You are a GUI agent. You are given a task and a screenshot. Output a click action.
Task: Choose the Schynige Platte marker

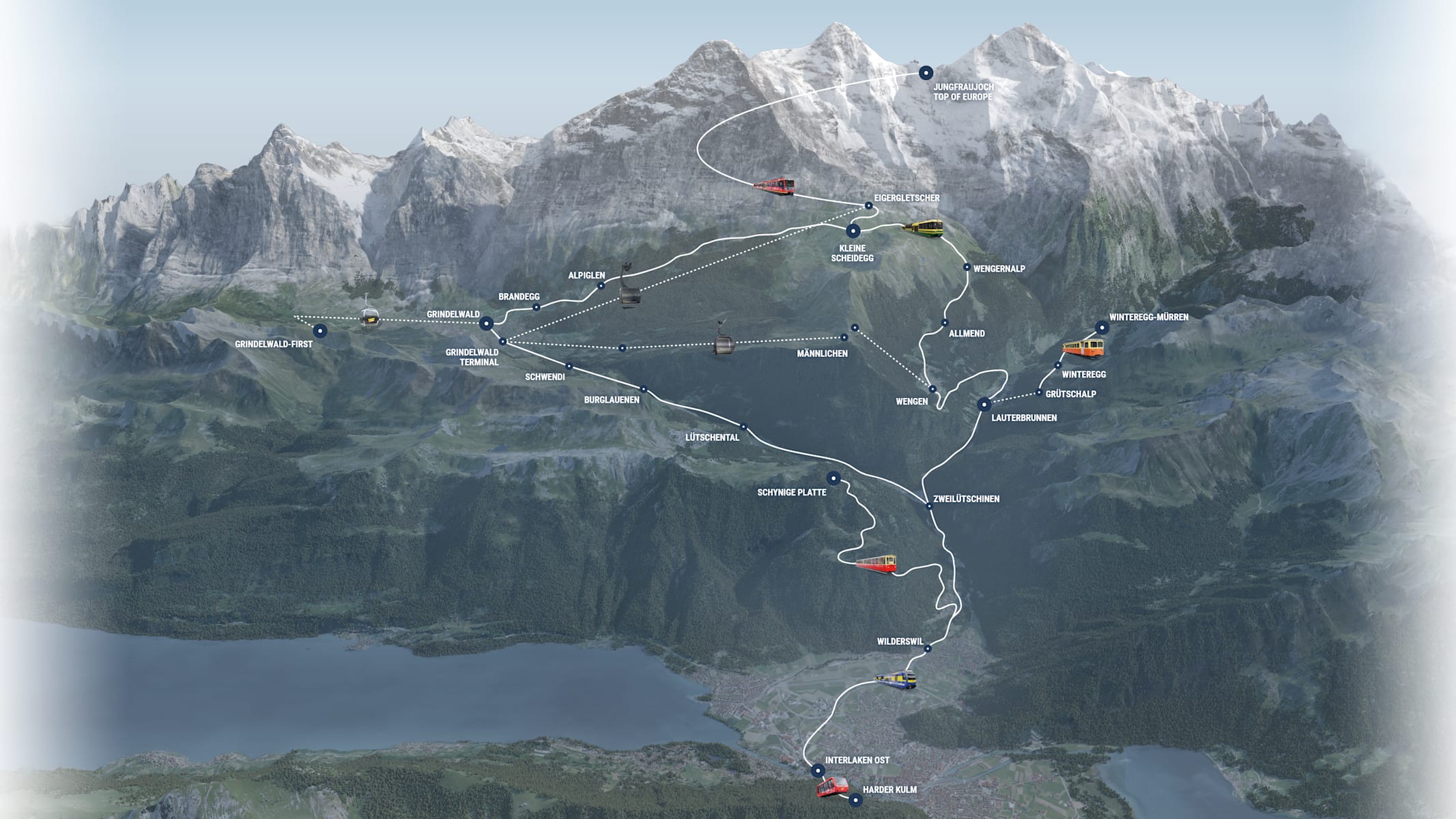pos(833,477)
